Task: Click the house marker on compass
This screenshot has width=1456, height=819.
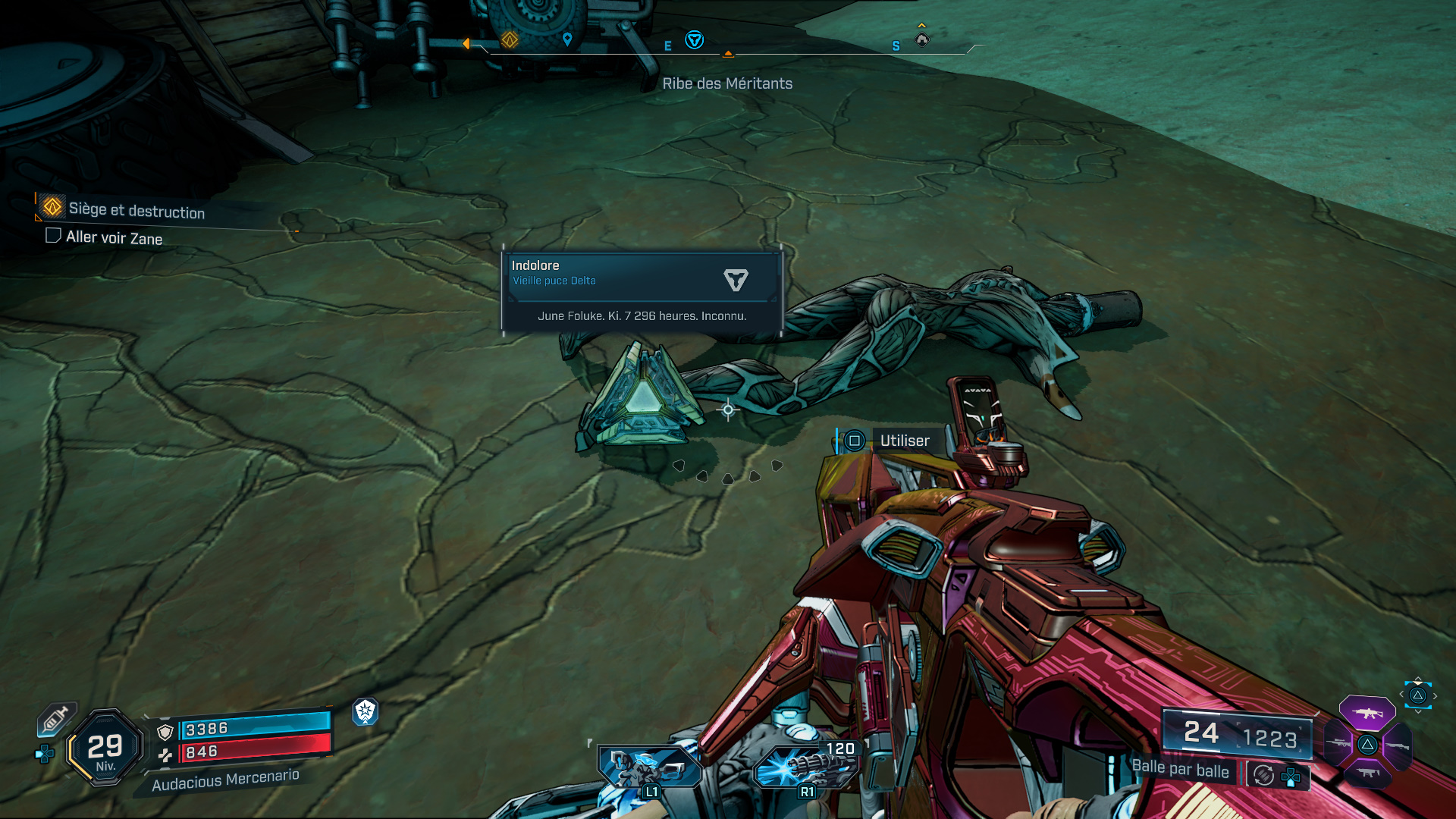Action: 922,39
